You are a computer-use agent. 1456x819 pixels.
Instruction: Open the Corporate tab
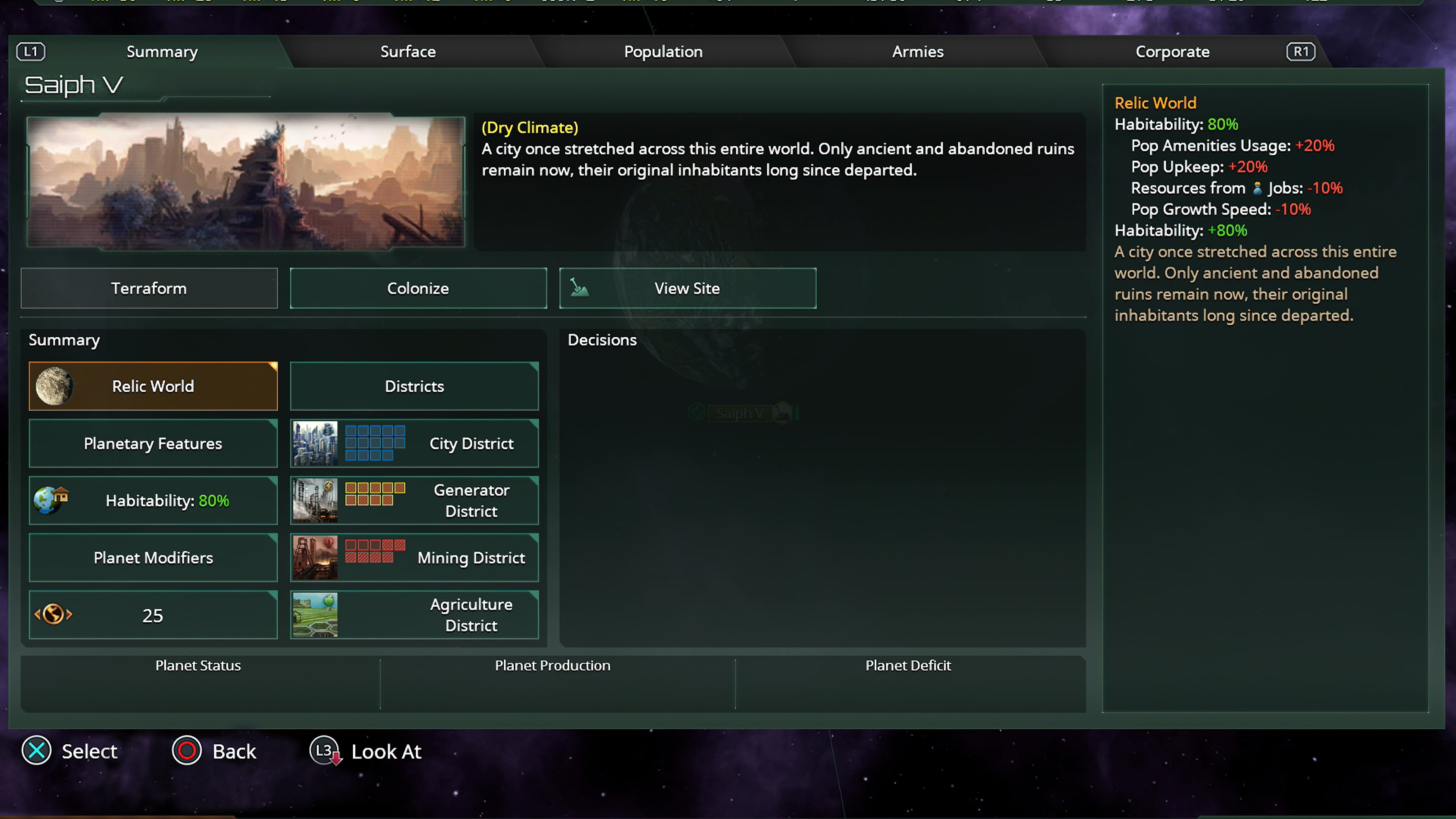point(1172,52)
